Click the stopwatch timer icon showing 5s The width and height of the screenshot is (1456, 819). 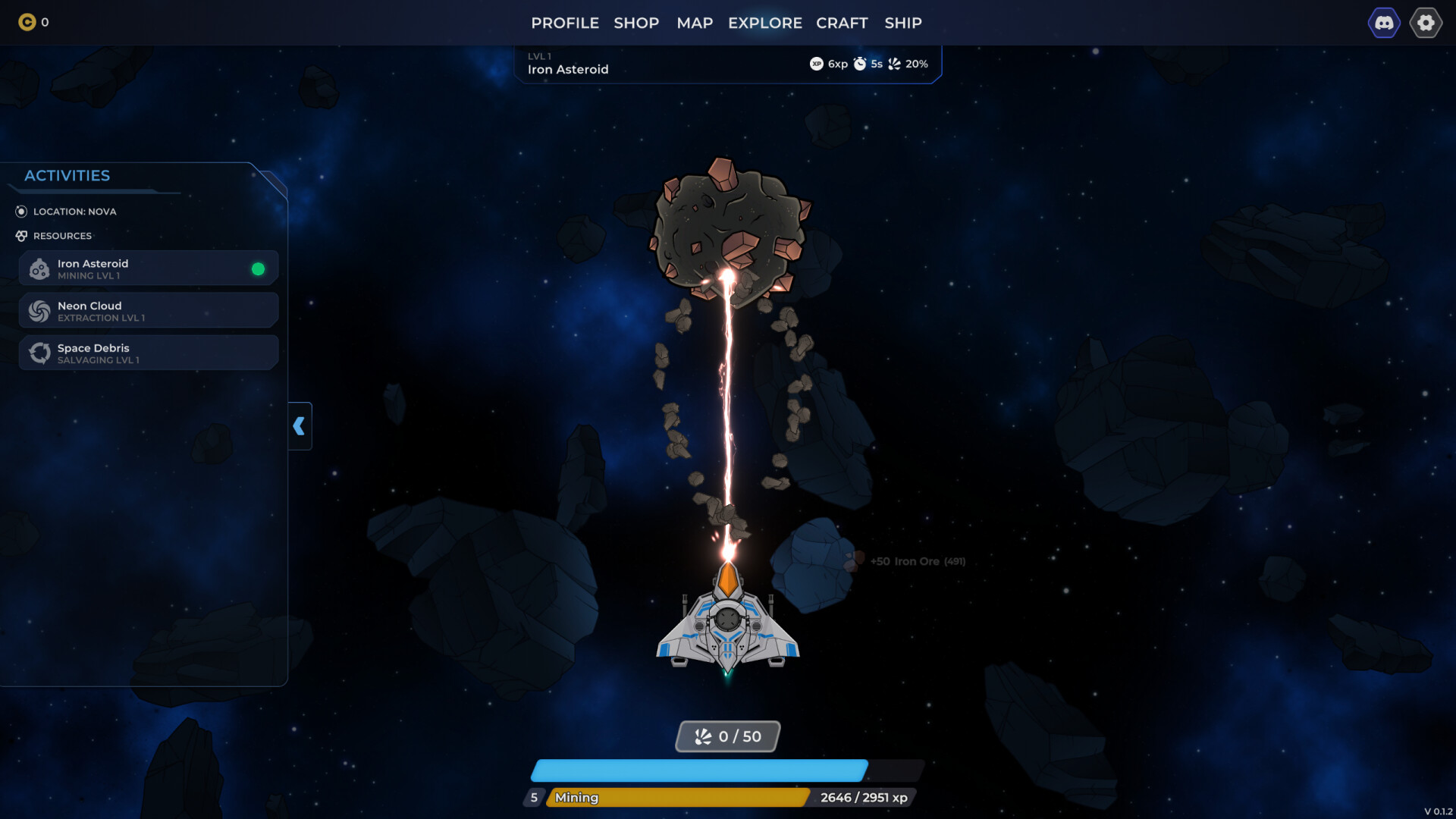click(861, 64)
